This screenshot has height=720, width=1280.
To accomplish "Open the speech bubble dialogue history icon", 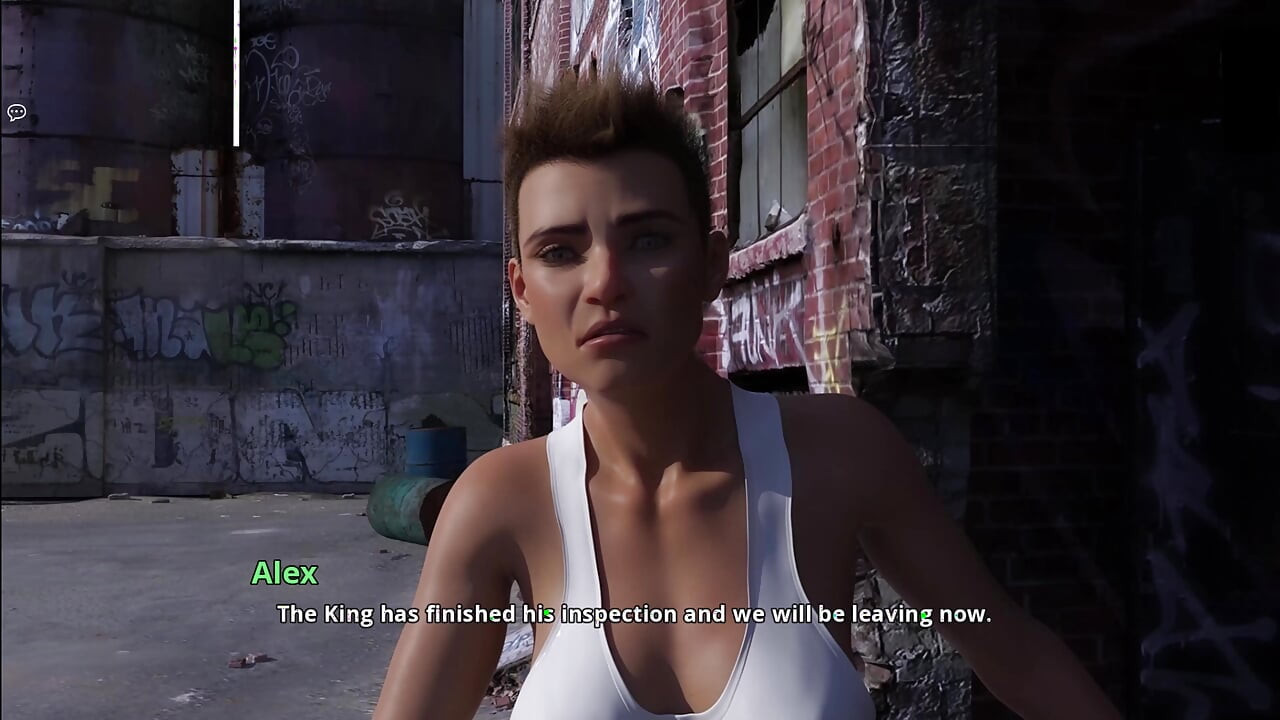I will pos(16,112).
